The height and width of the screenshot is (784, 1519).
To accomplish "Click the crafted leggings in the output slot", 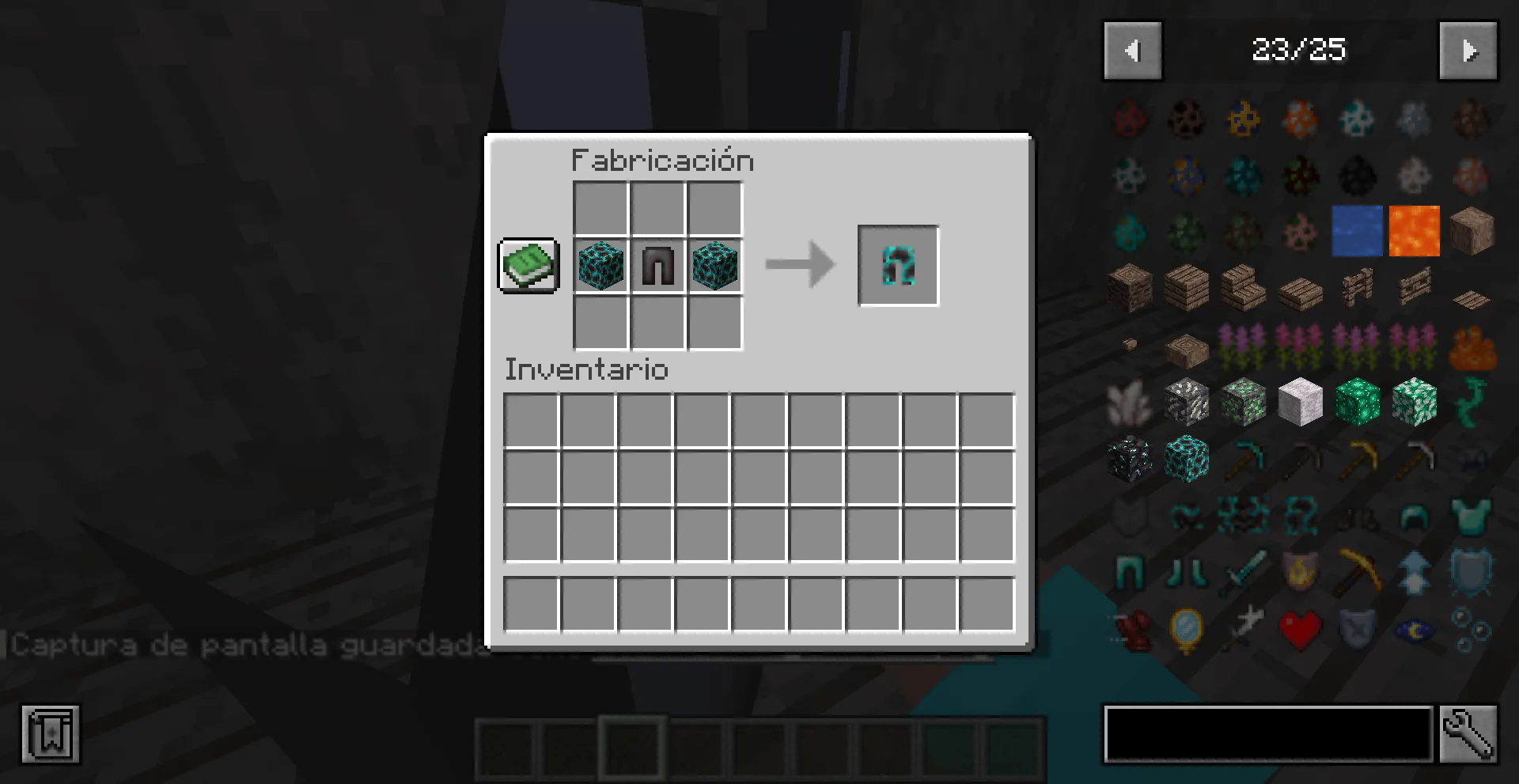I will 897,265.
